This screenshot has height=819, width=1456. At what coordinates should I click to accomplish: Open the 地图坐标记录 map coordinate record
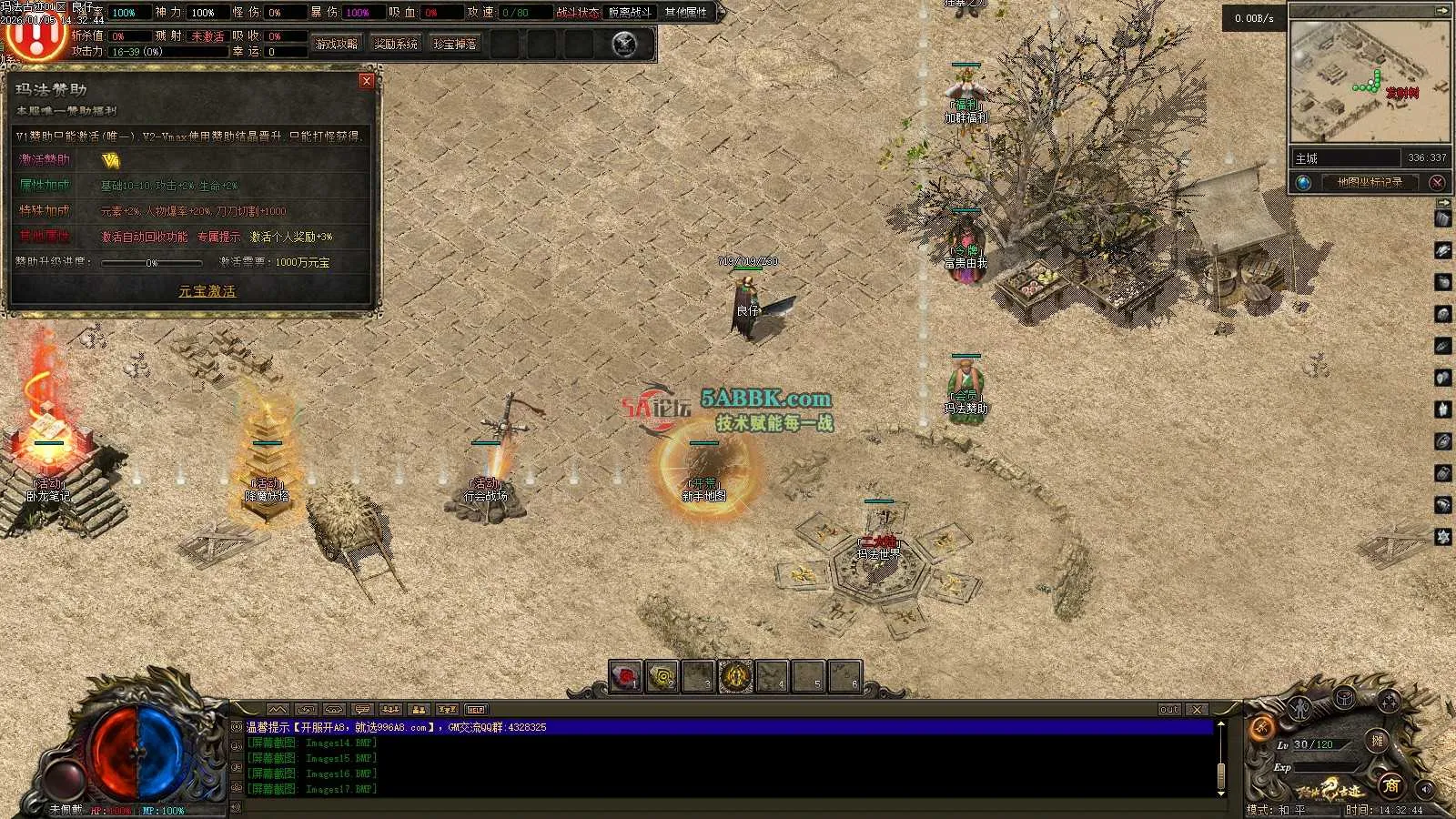click(x=1370, y=183)
